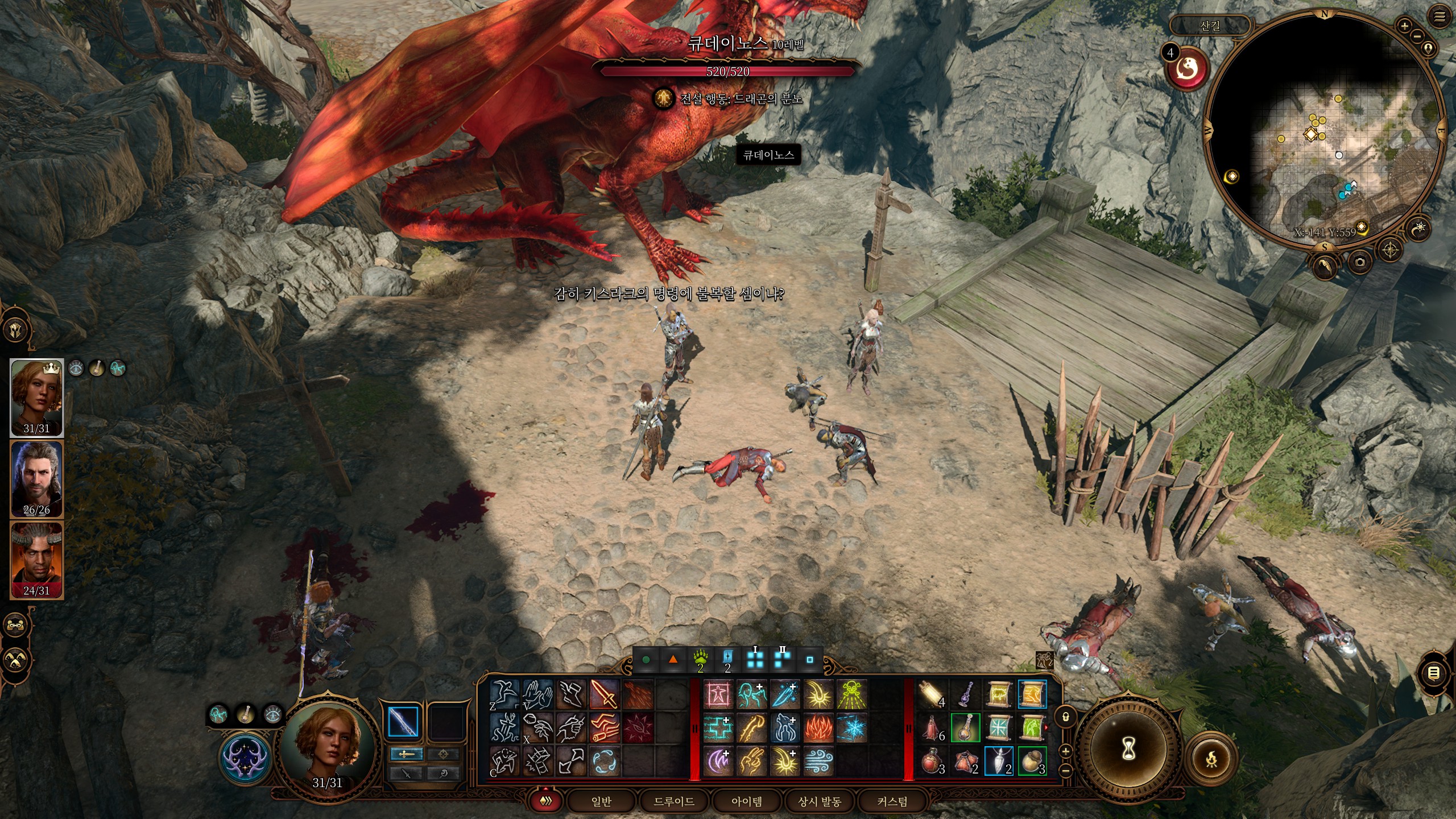This screenshot has width=1456, height=819.
Task: Select the bearded companion portrait
Action: tap(37, 478)
